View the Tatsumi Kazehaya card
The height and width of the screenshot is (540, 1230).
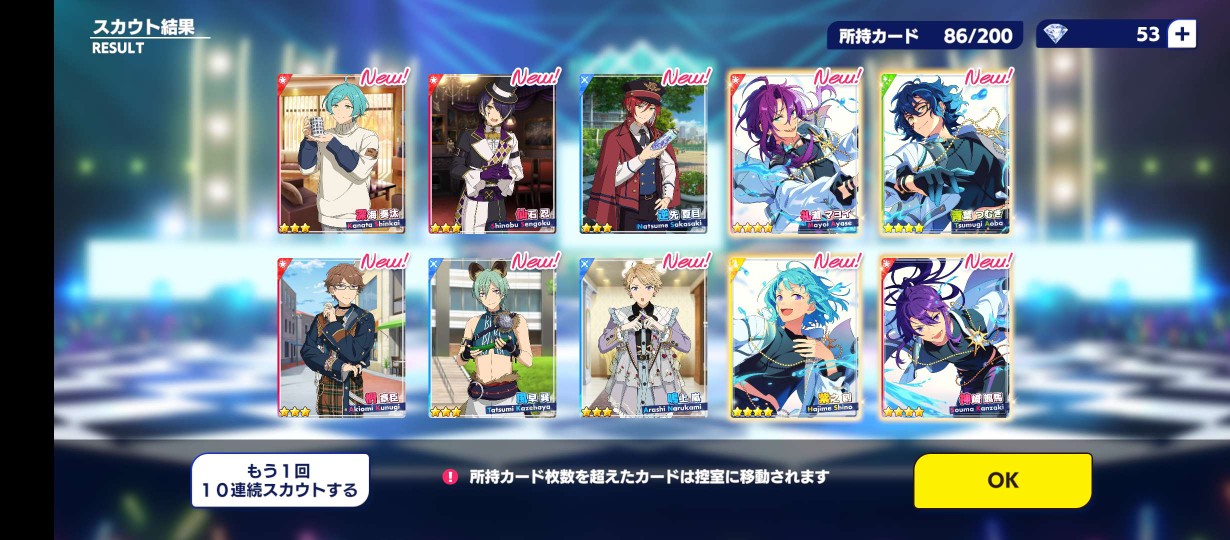coord(492,337)
